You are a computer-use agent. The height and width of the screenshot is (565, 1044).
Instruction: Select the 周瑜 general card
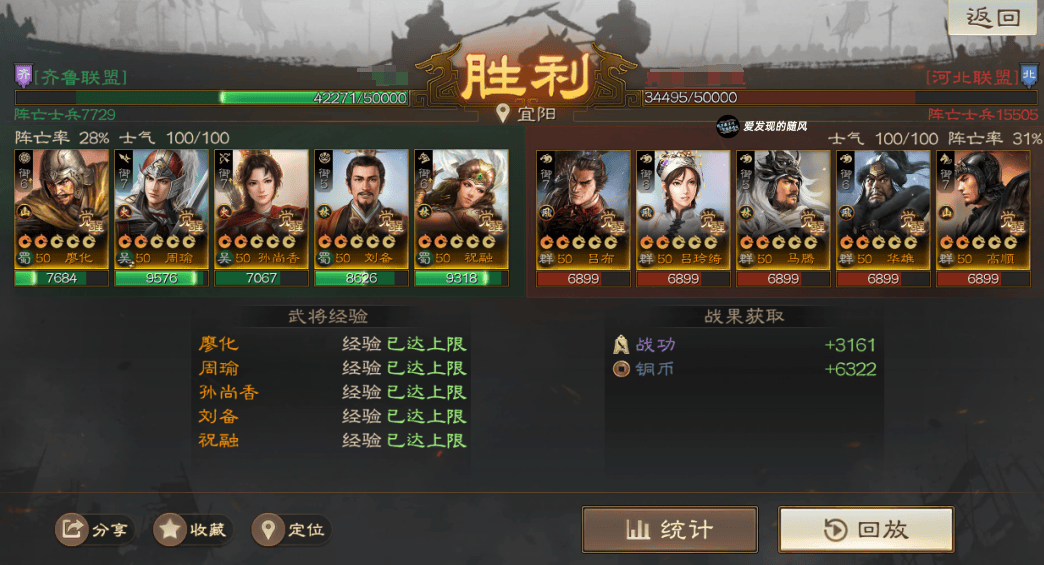click(162, 209)
